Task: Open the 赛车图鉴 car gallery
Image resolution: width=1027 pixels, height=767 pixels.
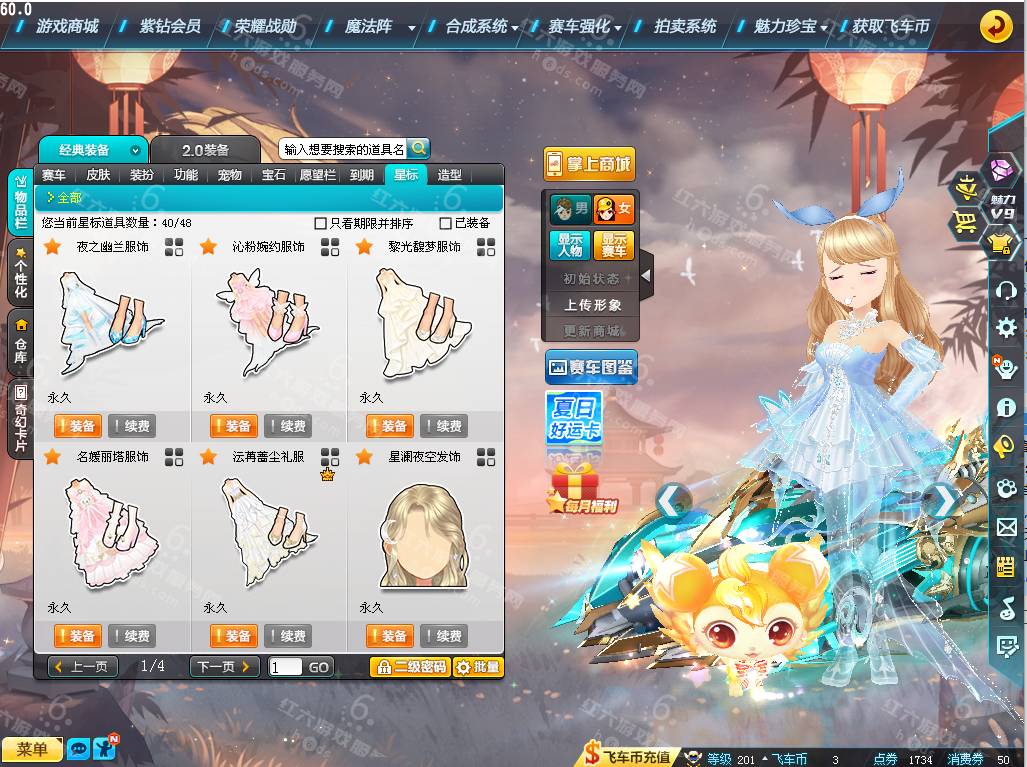Action: click(591, 368)
